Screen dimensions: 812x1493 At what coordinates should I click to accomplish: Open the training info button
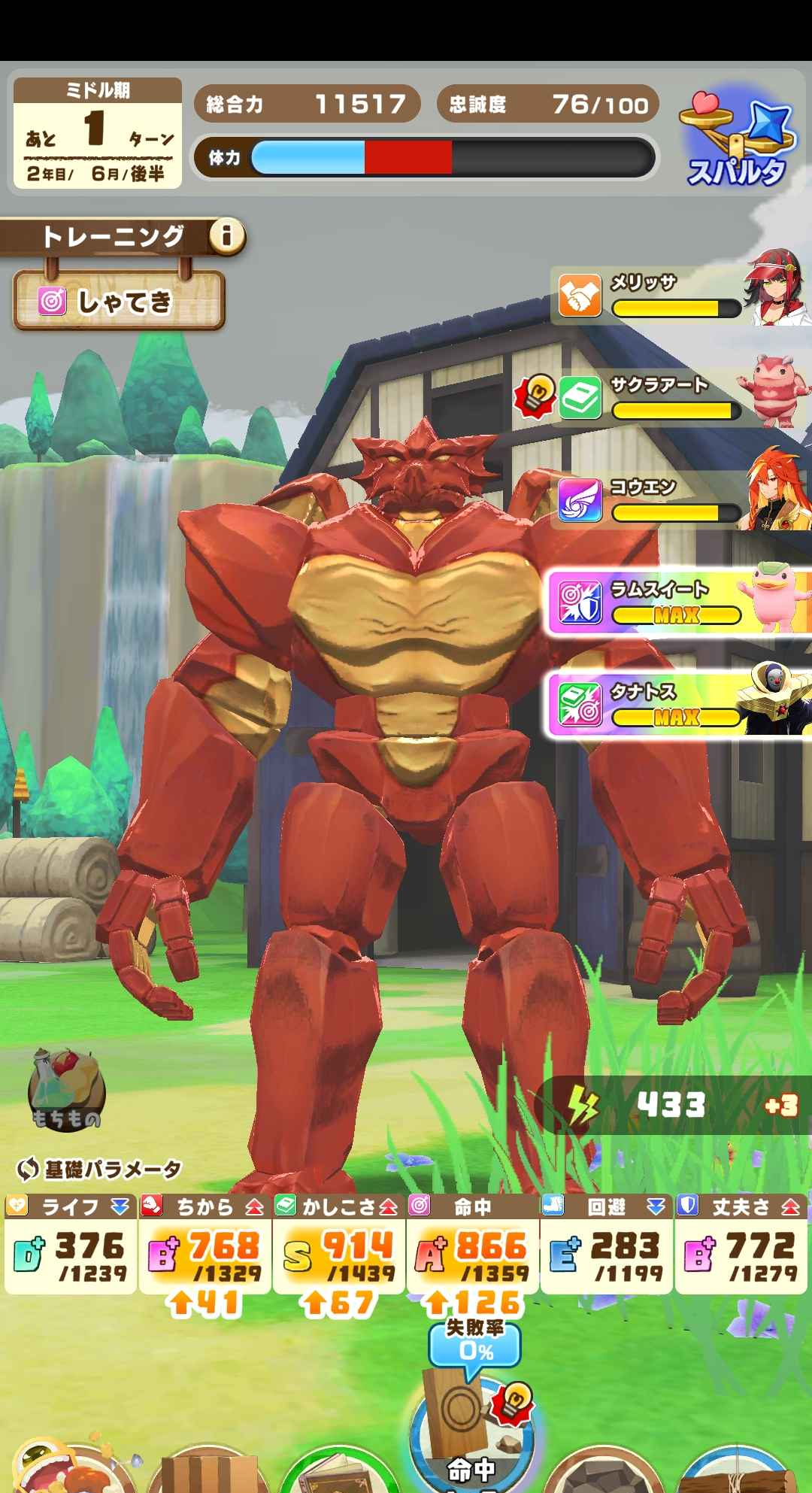(x=226, y=237)
